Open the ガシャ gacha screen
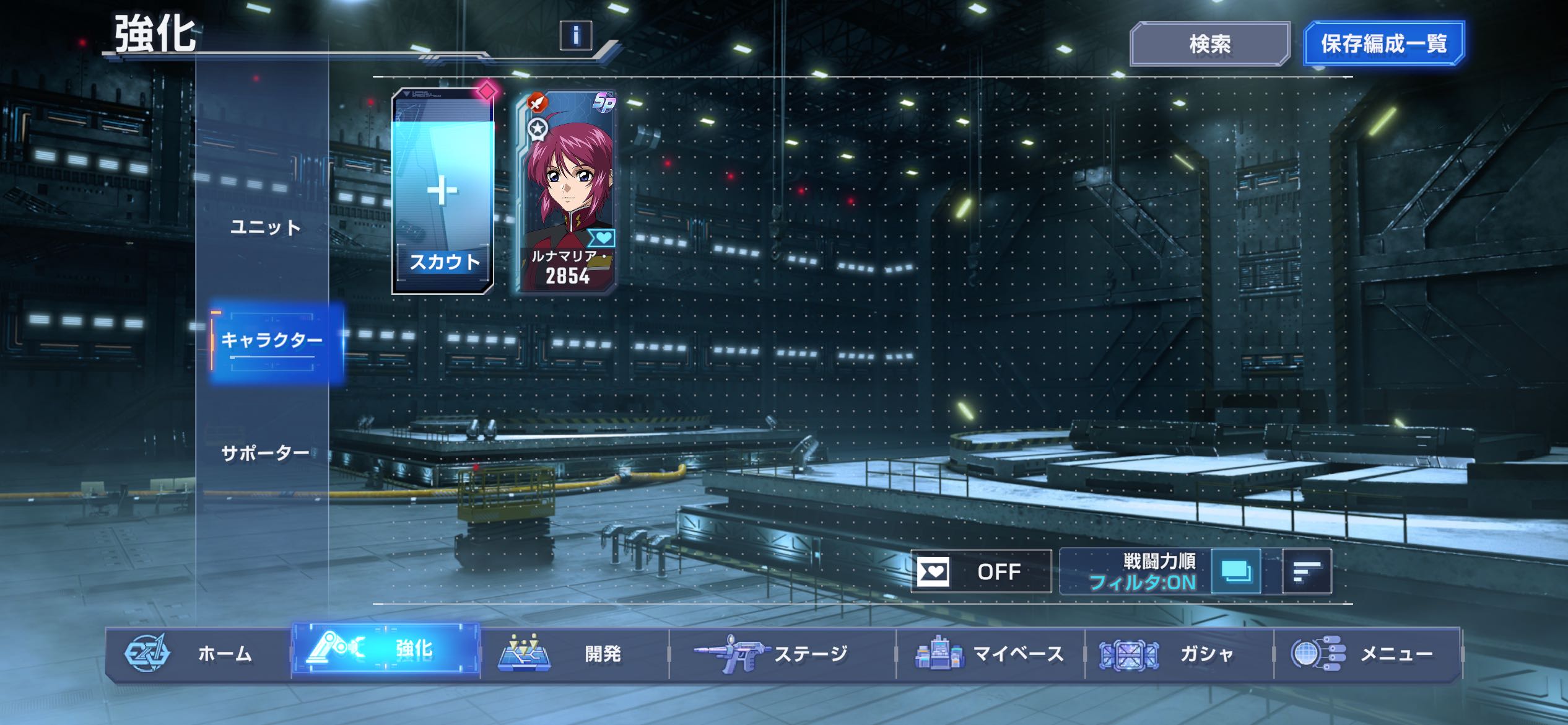This screenshot has height=725, width=1568. click(x=1178, y=654)
